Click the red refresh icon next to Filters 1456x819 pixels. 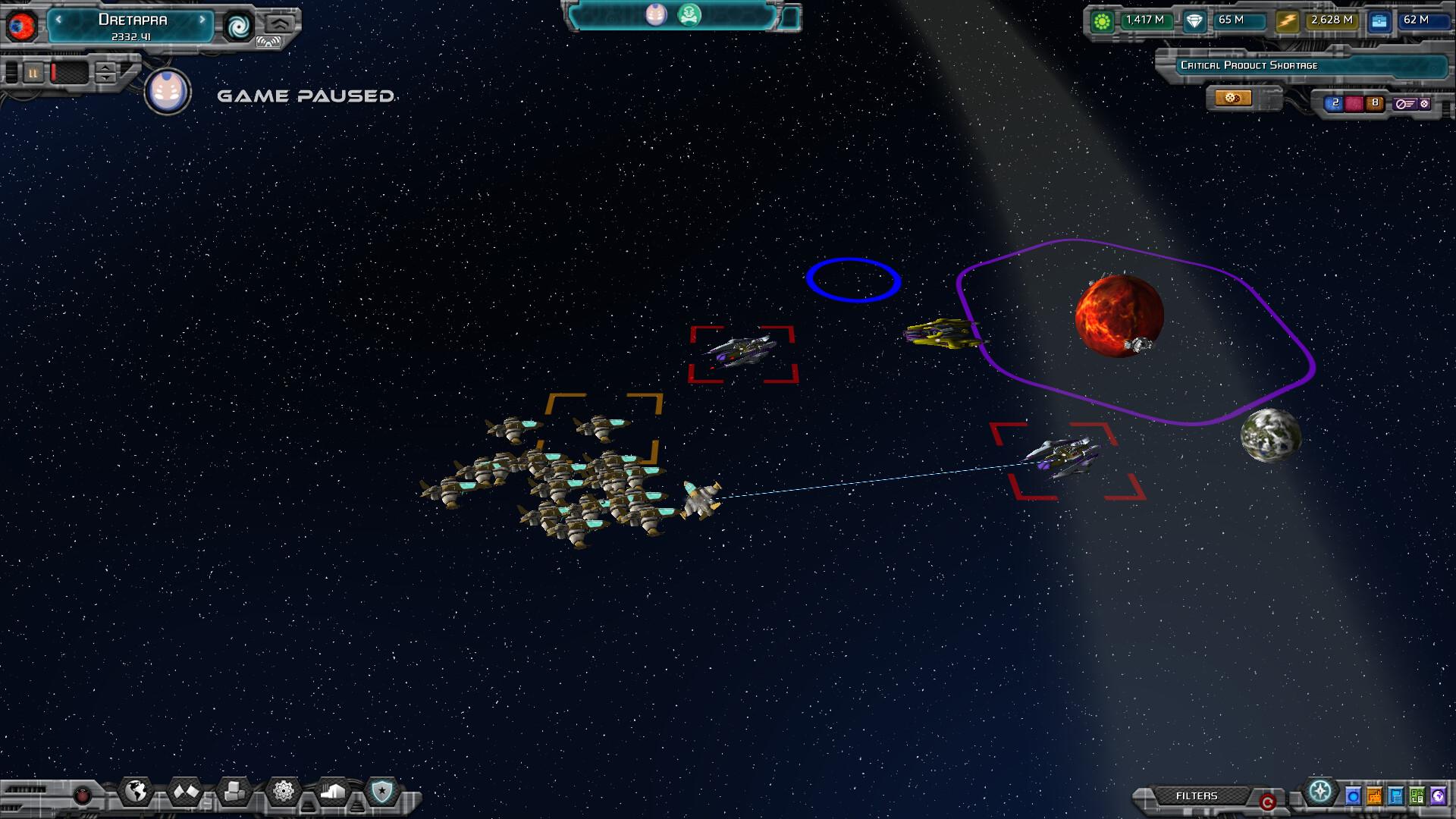tap(1268, 800)
